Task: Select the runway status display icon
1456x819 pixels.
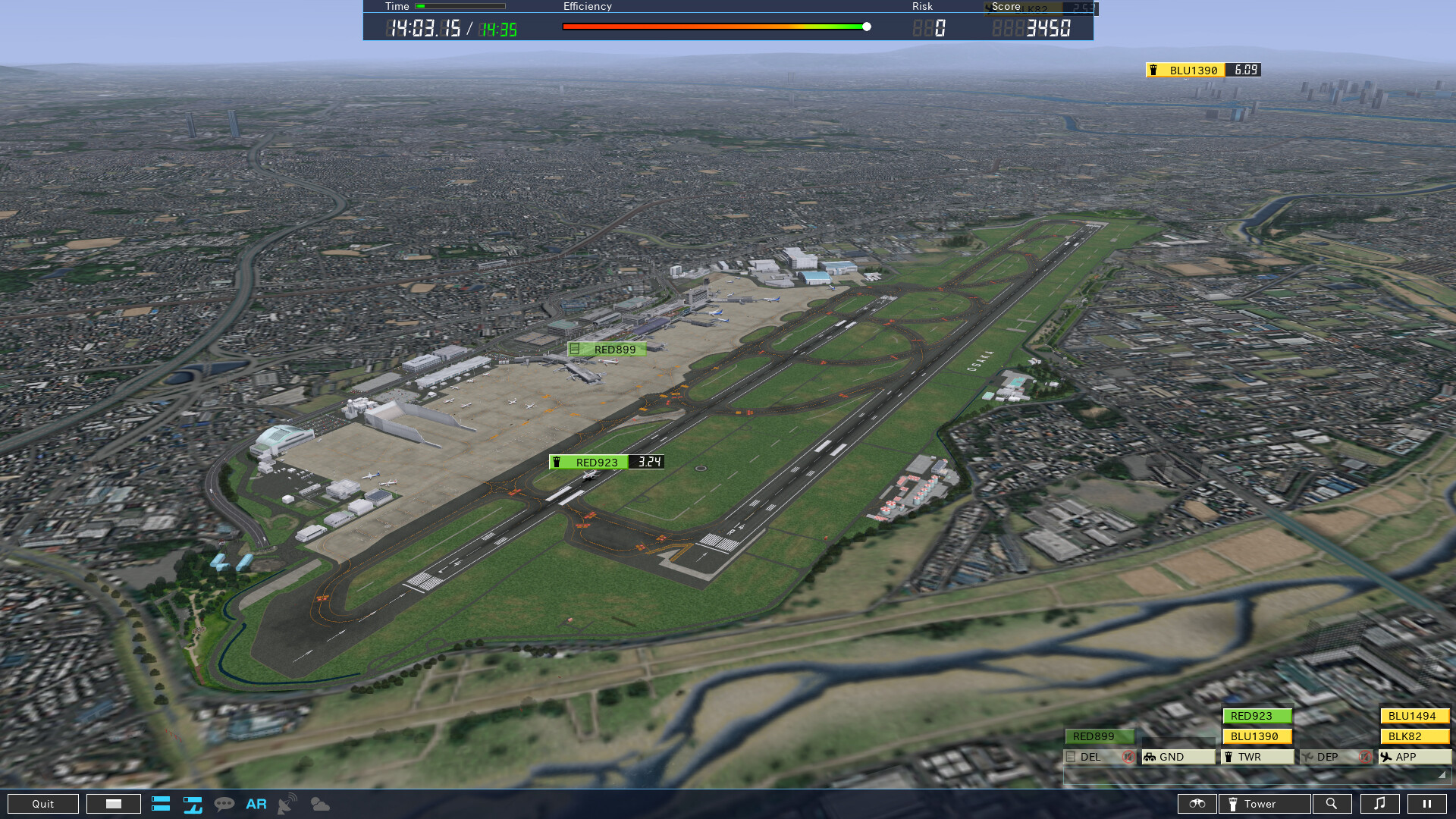Action: coord(192,804)
